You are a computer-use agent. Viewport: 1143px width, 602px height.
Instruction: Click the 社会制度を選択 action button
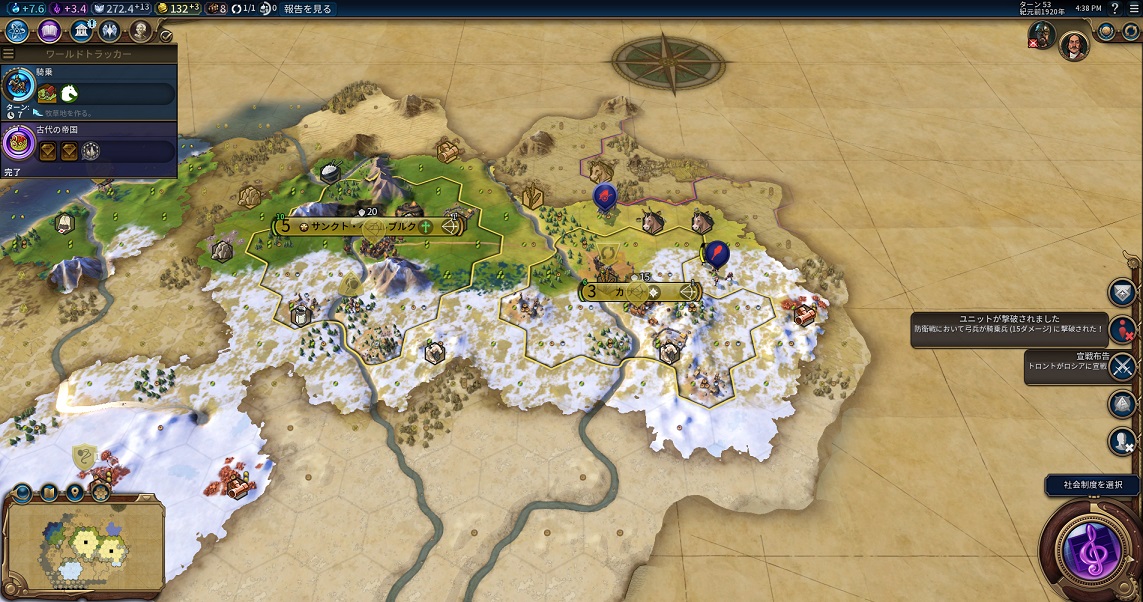point(1092,486)
